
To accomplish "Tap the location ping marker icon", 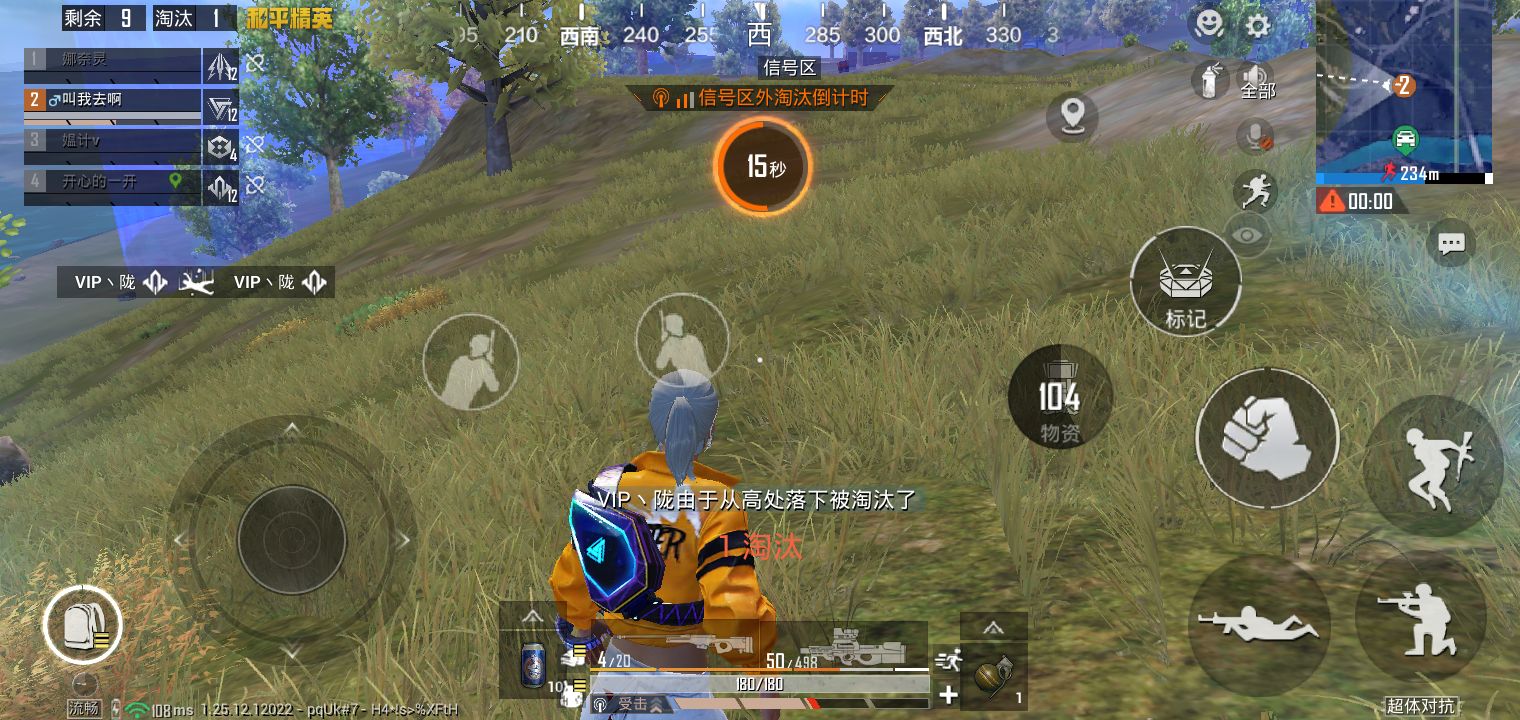I will [x=1073, y=117].
